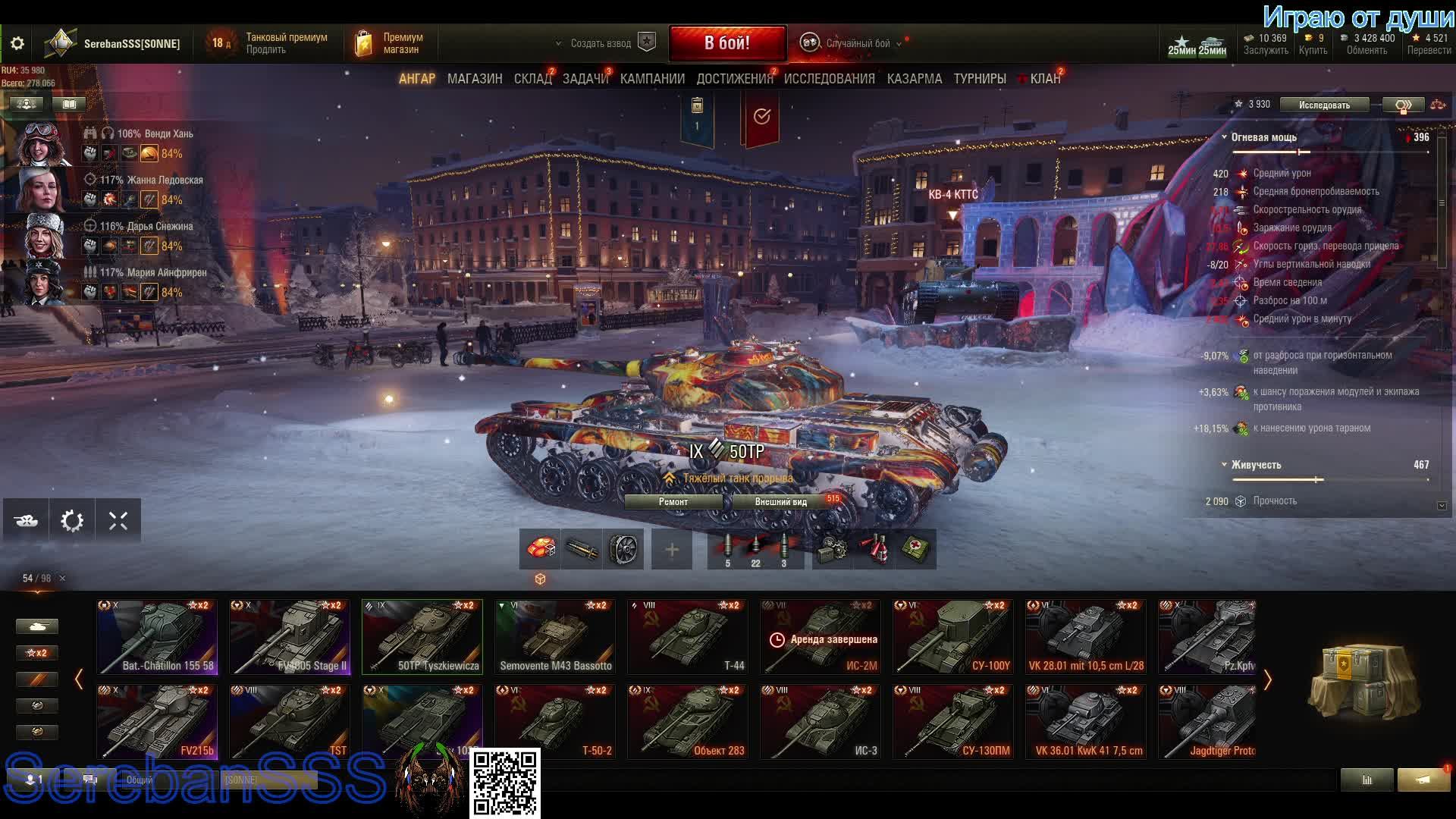
Task: Show next tanks with right carousel arrow
Action: pos(1267,680)
